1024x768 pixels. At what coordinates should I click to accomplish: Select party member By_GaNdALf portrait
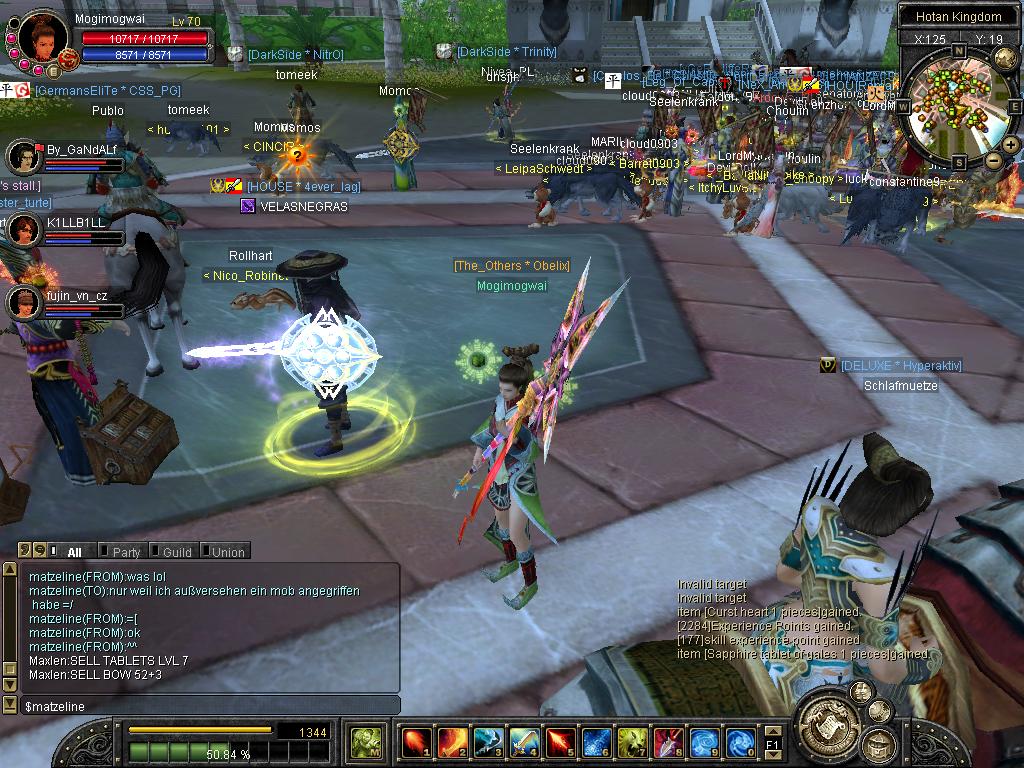[23, 156]
